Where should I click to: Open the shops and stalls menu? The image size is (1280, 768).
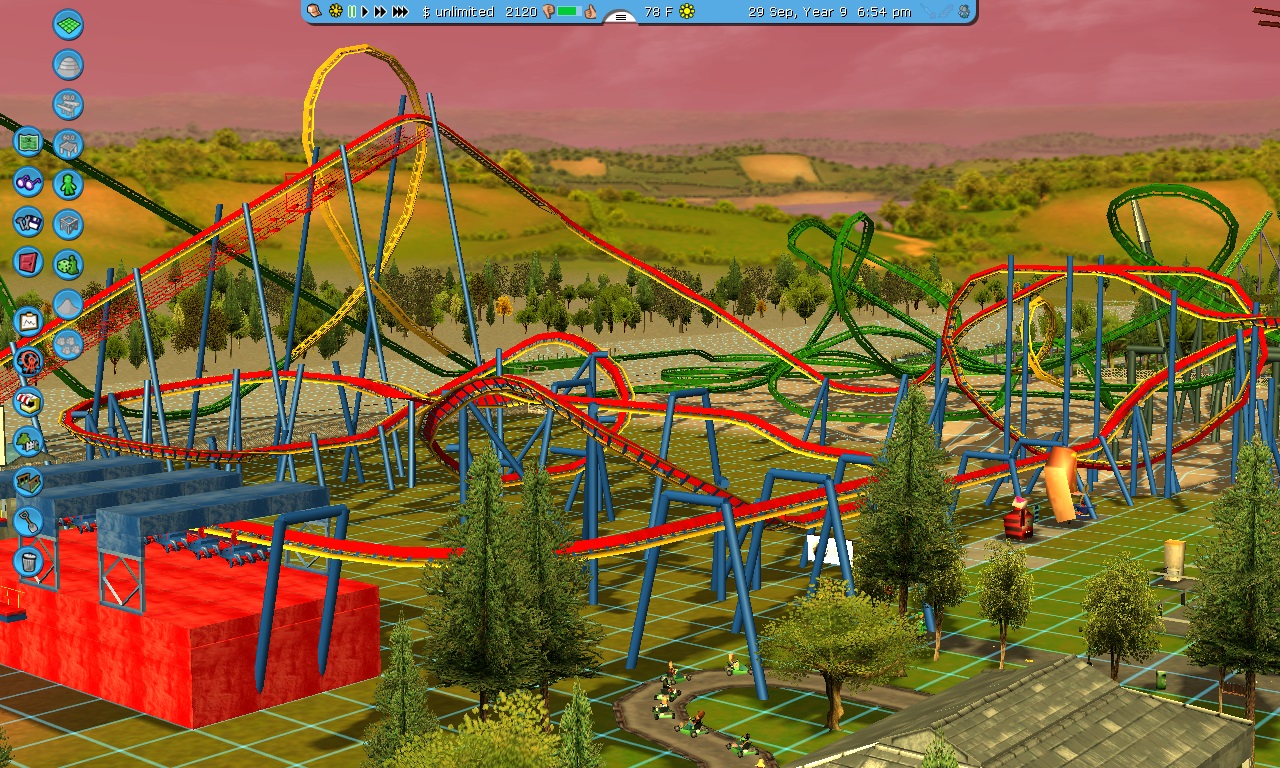point(28,401)
